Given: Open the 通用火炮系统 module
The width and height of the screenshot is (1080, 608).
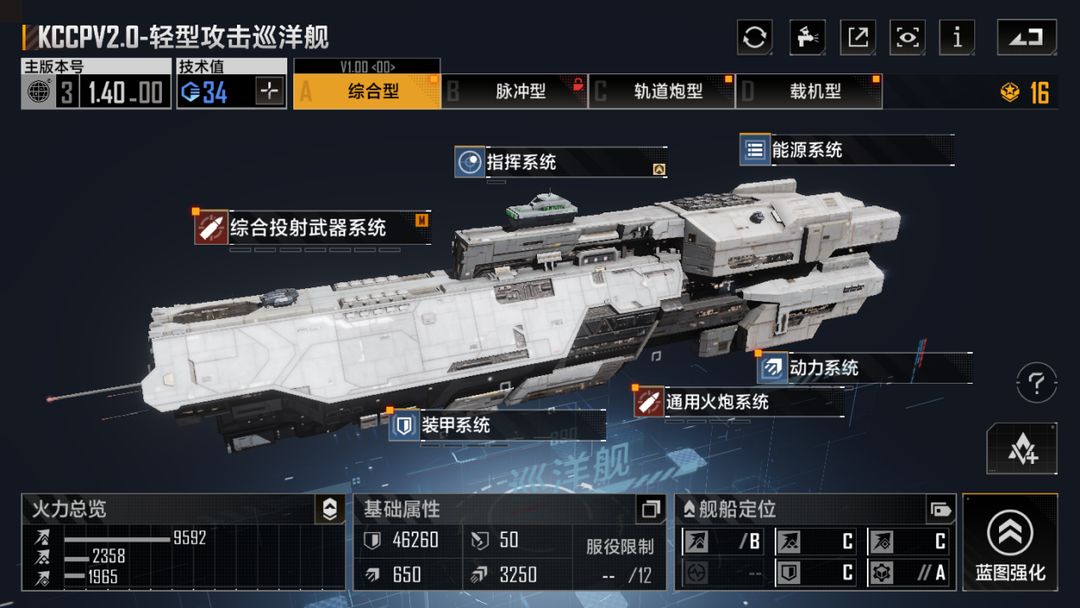Looking at the screenshot, I should pos(716,402).
